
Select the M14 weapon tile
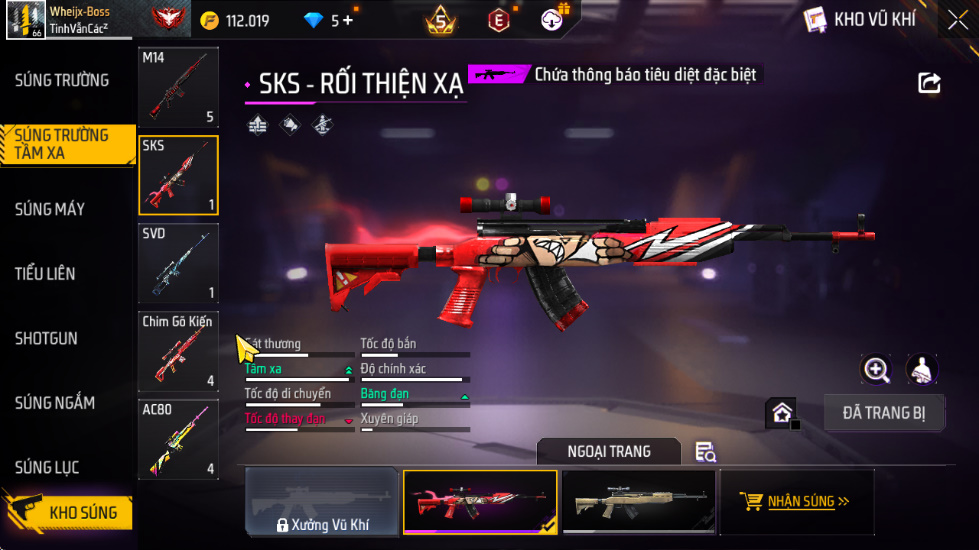(x=178, y=87)
